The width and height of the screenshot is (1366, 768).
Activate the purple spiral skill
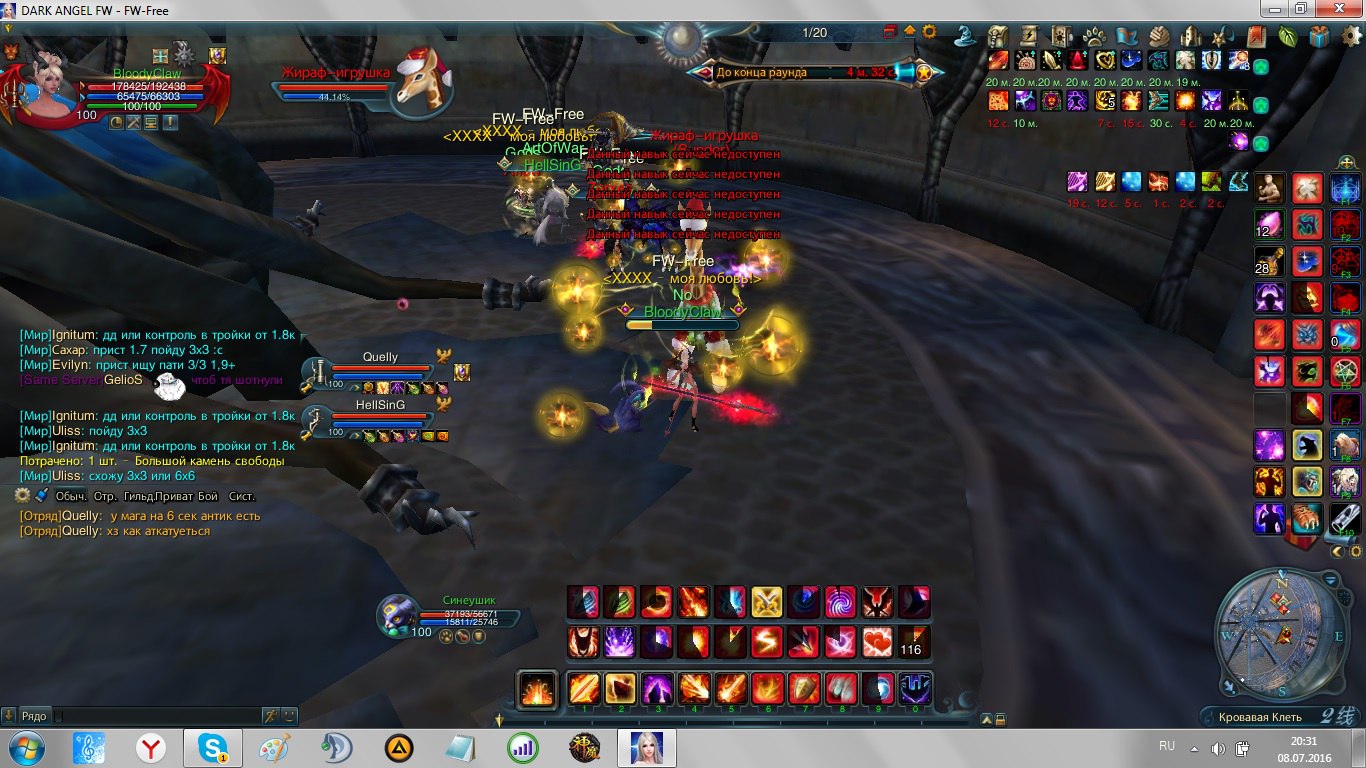click(839, 602)
